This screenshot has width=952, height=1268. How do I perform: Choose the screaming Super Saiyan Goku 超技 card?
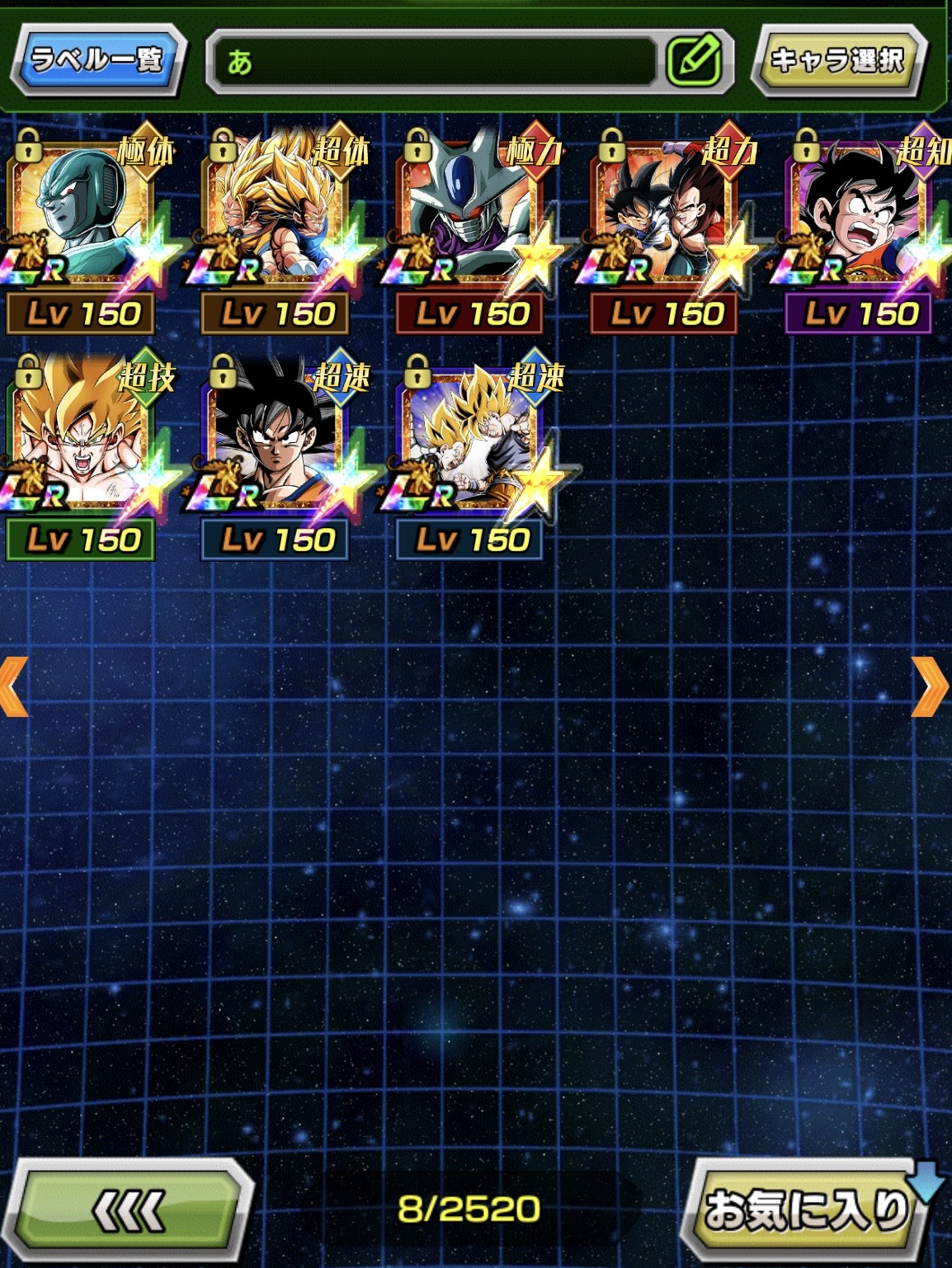[82, 441]
